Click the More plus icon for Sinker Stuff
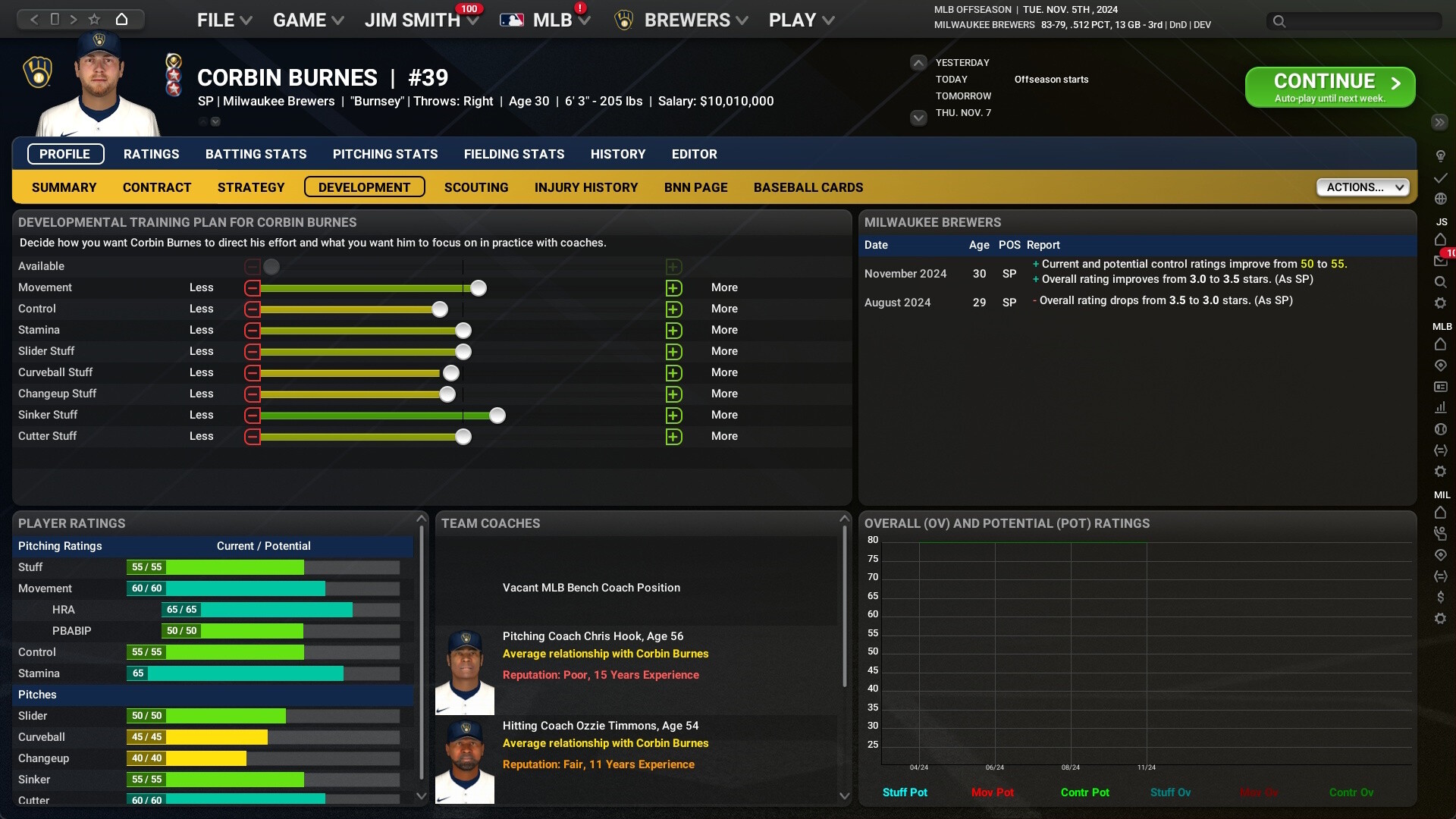 (x=674, y=415)
